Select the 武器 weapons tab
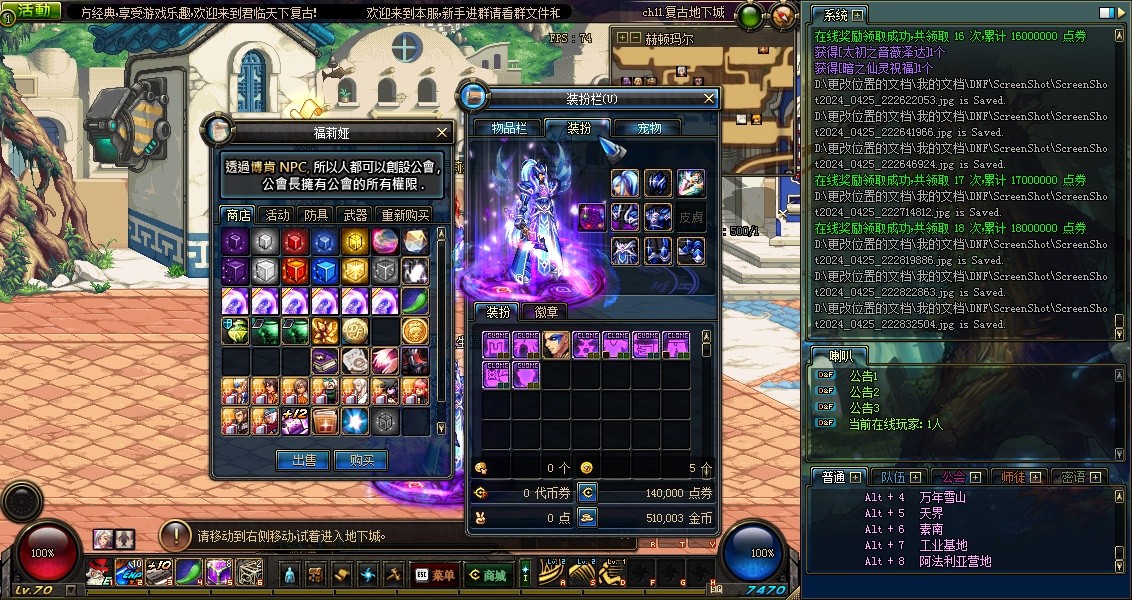The image size is (1132, 600). [355, 215]
